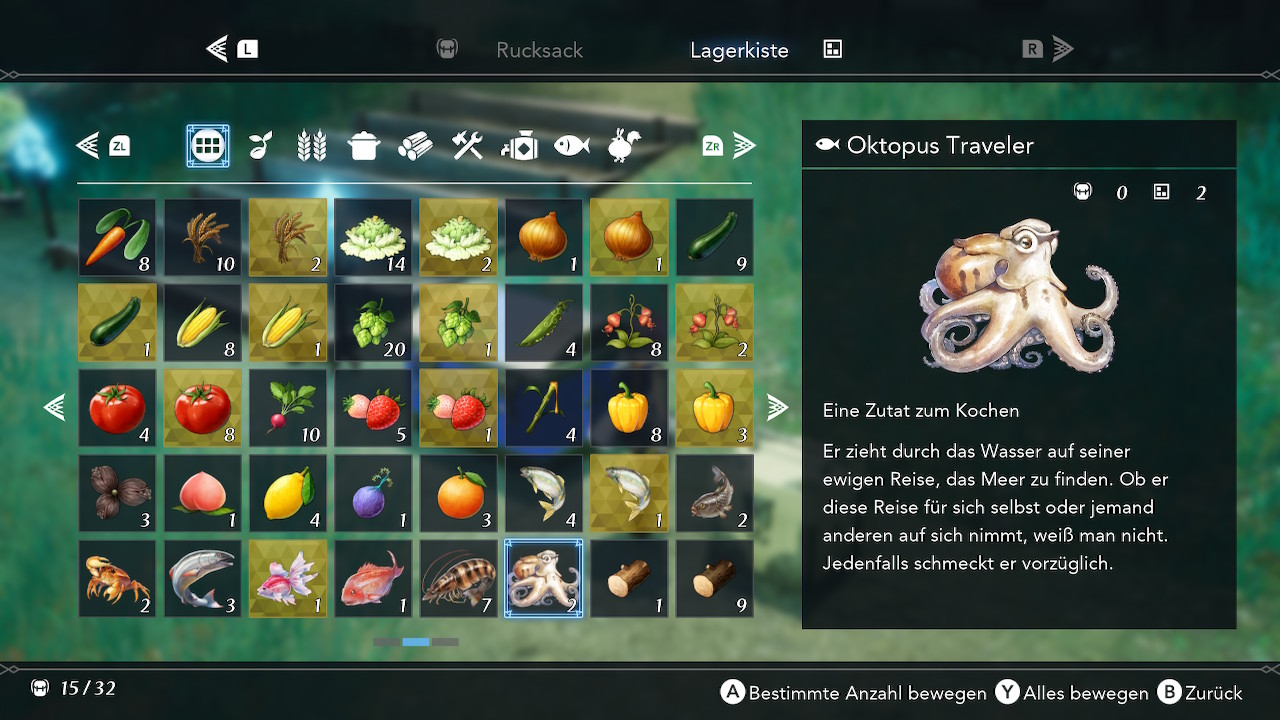Viewport: 1280px width, 720px height.
Task: Pick the orange crab item slot
Action: tap(117, 578)
